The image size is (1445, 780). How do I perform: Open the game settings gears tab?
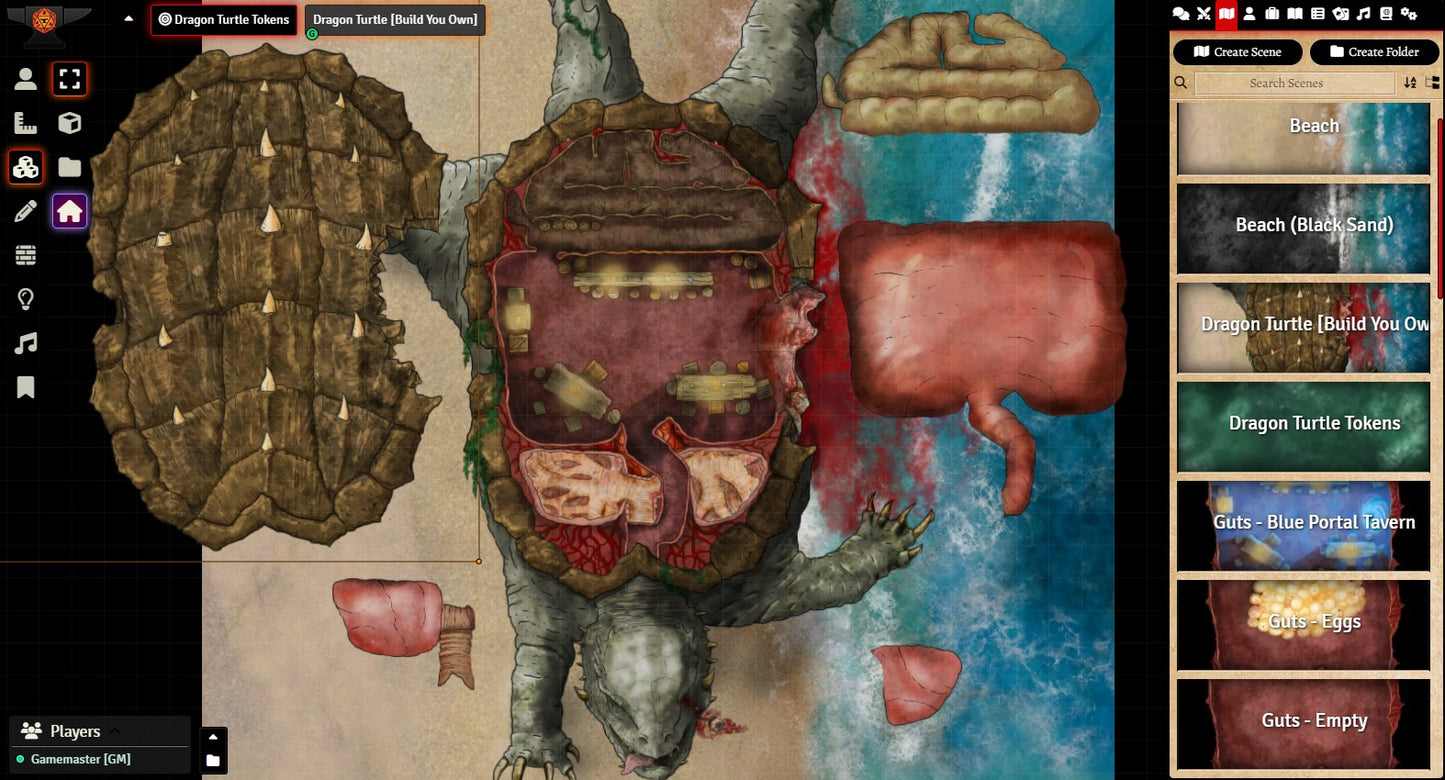1409,13
